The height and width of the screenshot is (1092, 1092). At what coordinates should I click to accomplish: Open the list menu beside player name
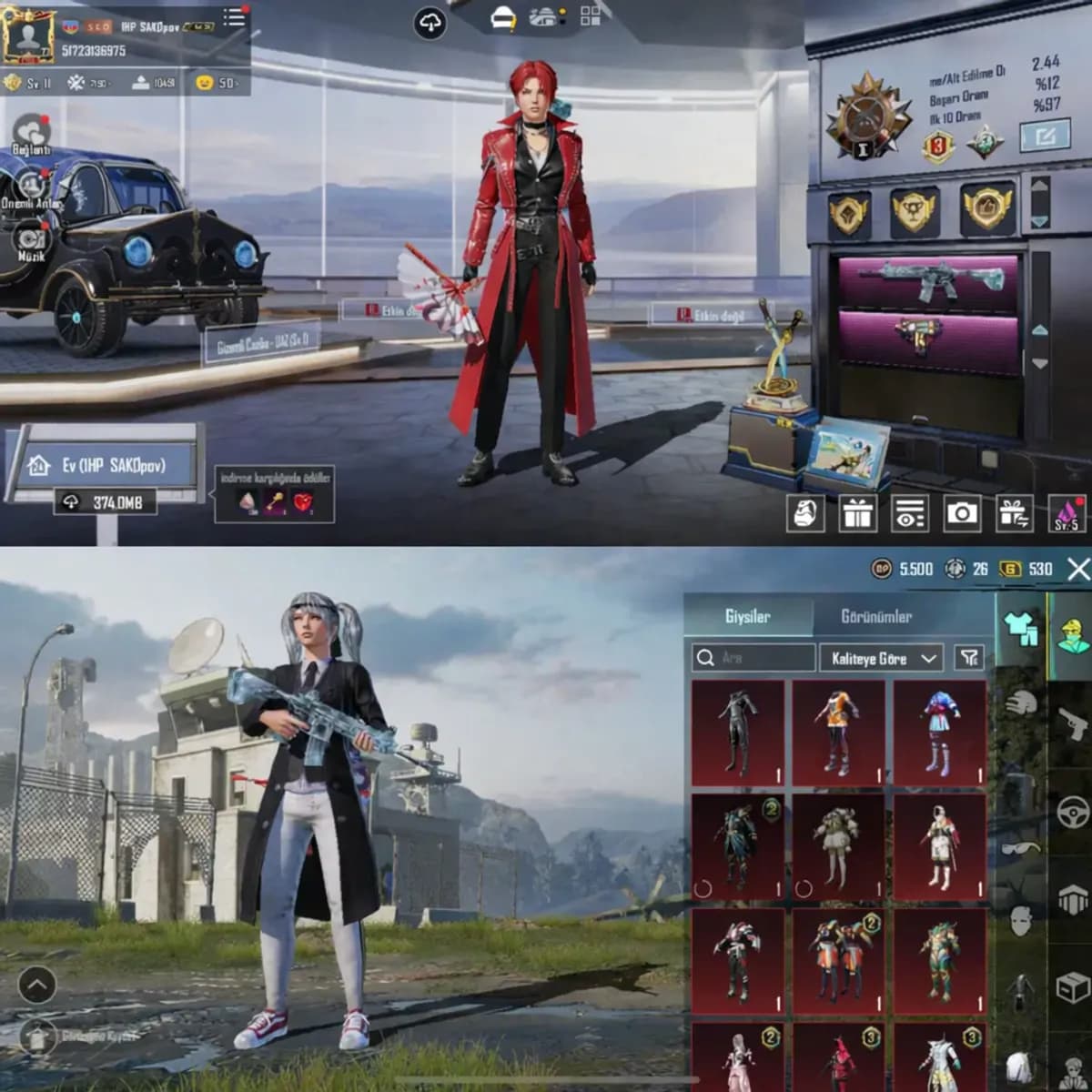click(234, 17)
